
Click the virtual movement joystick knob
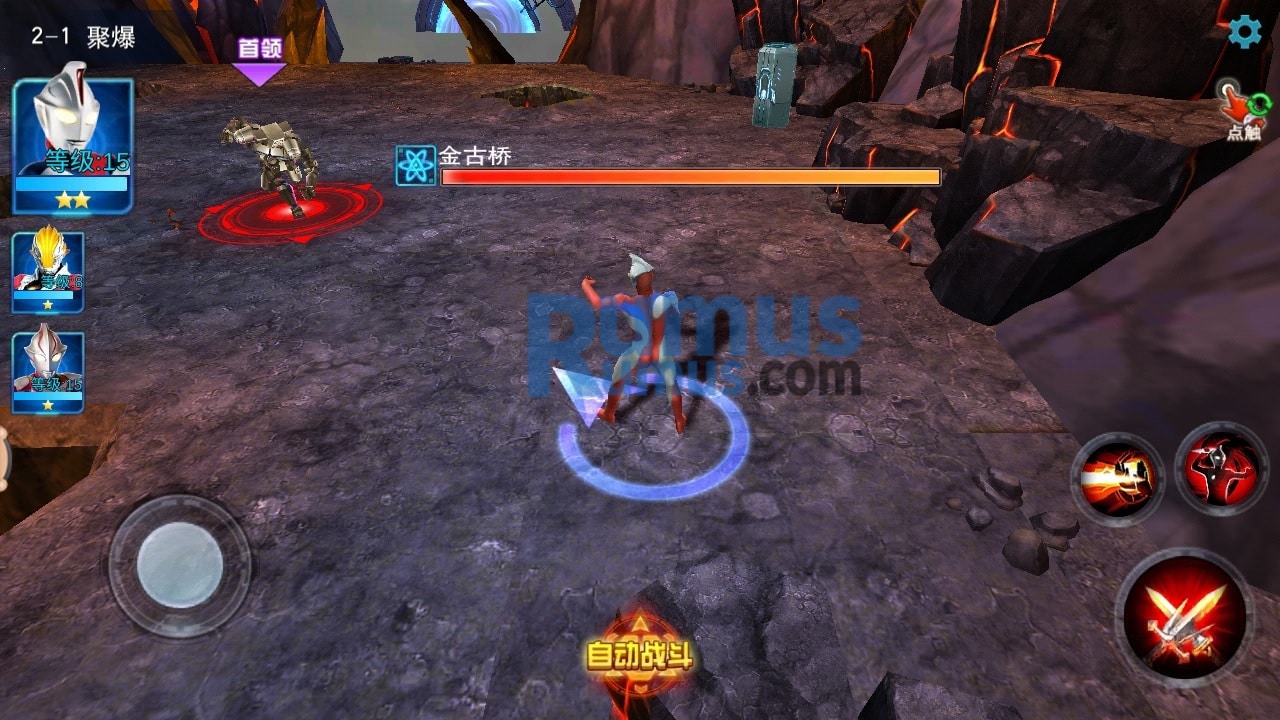180,565
